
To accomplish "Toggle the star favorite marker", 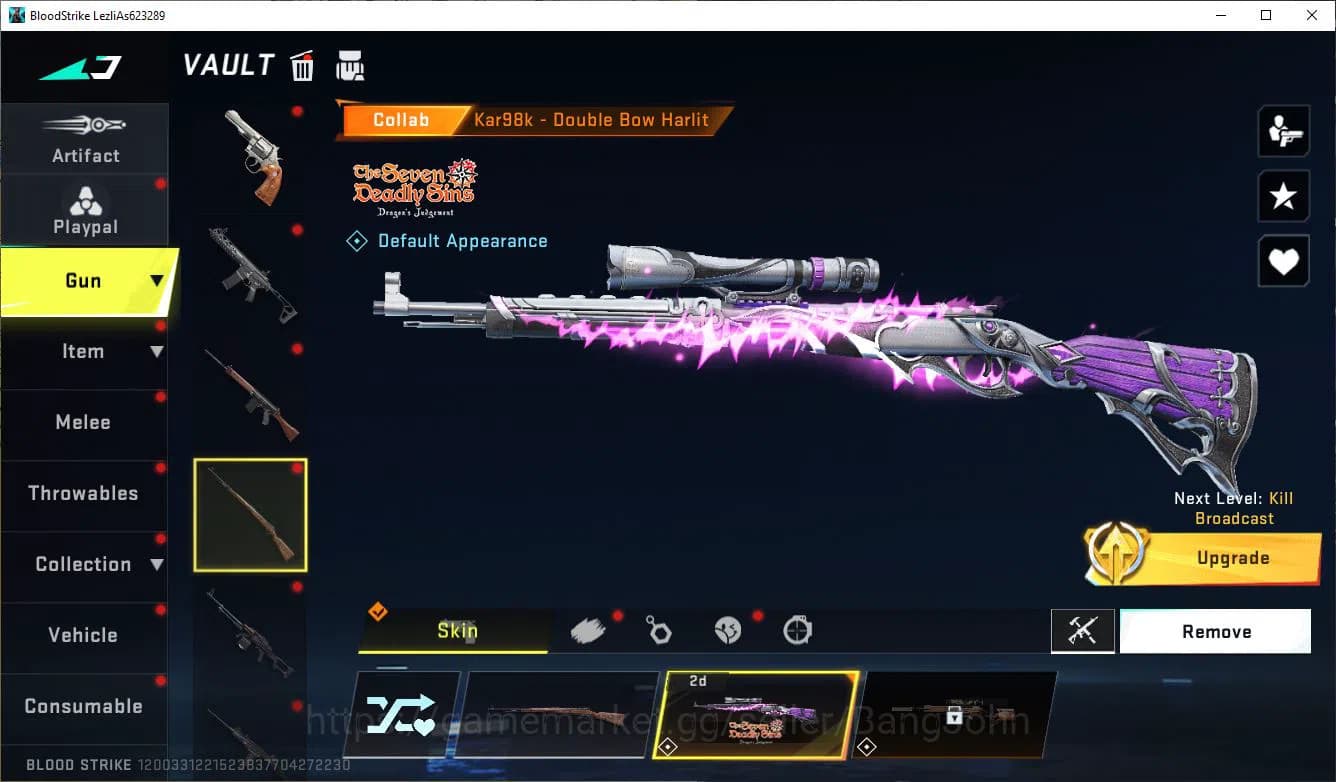I will pos(1283,196).
